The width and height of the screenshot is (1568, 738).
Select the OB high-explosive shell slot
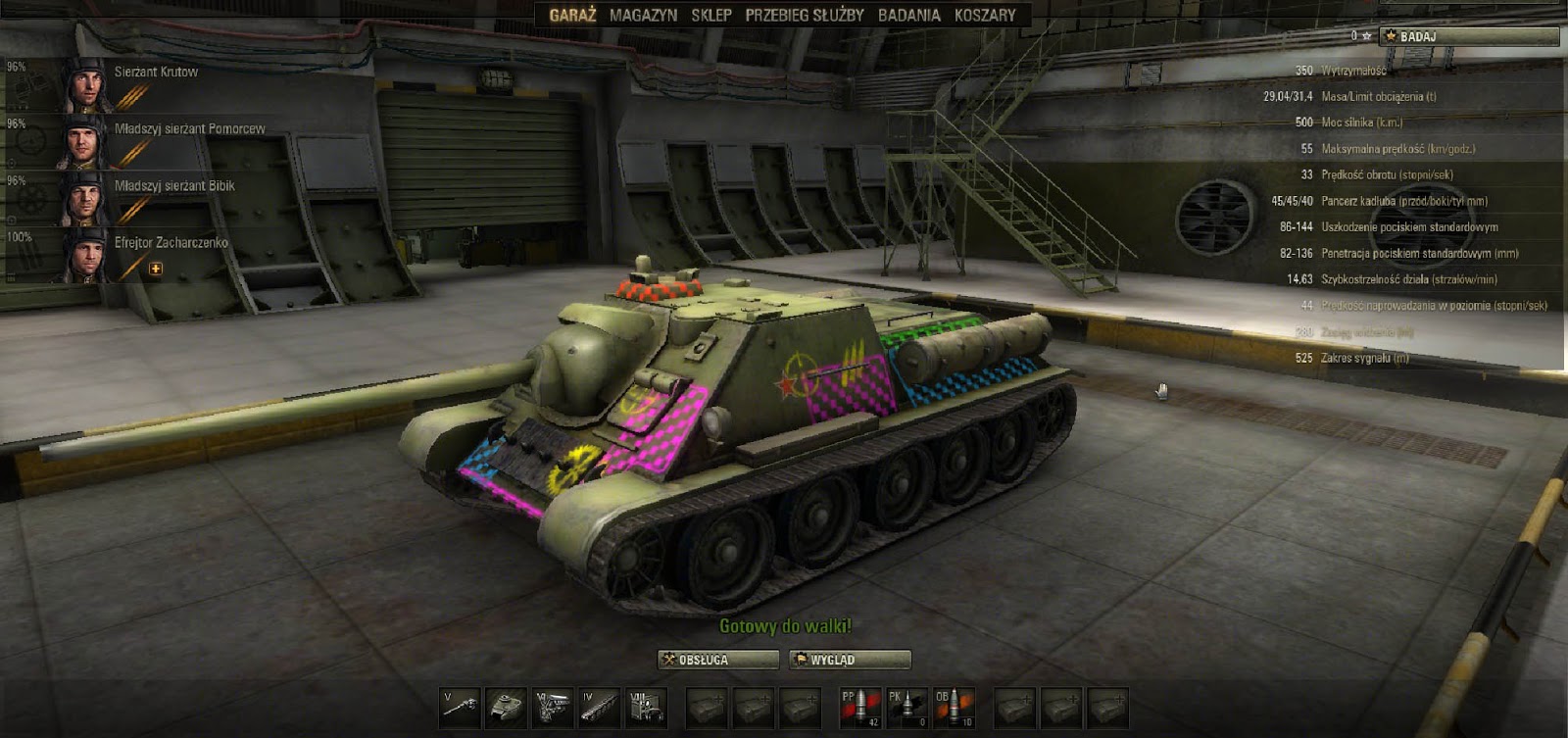953,706
